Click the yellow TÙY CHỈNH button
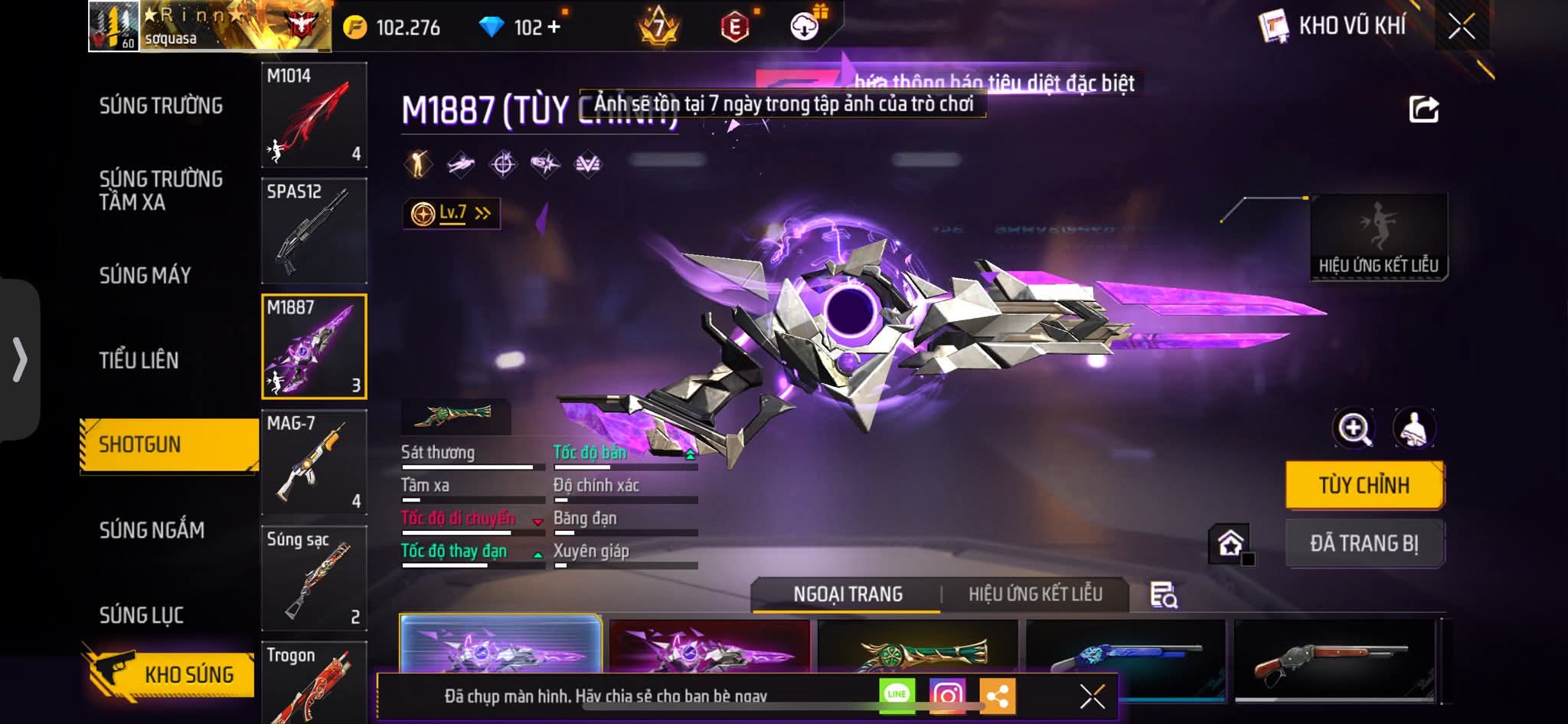This screenshot has height=724, width=1568. (x=1364, y=485)
